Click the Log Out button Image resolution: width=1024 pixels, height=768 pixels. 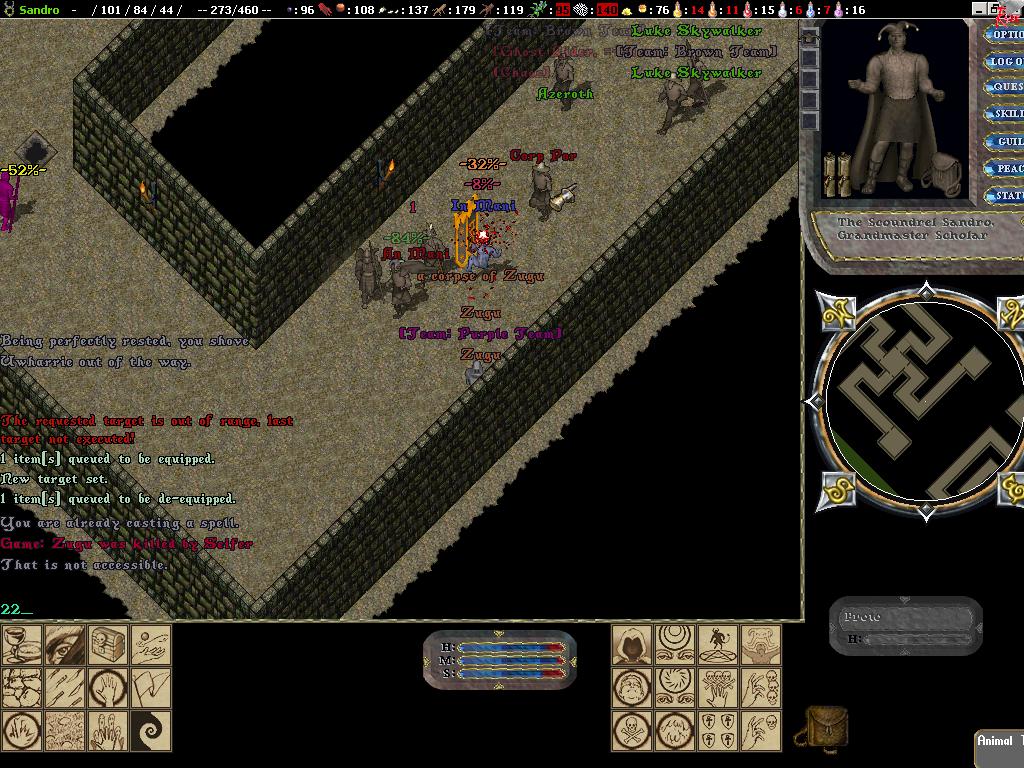point(1004,62)
